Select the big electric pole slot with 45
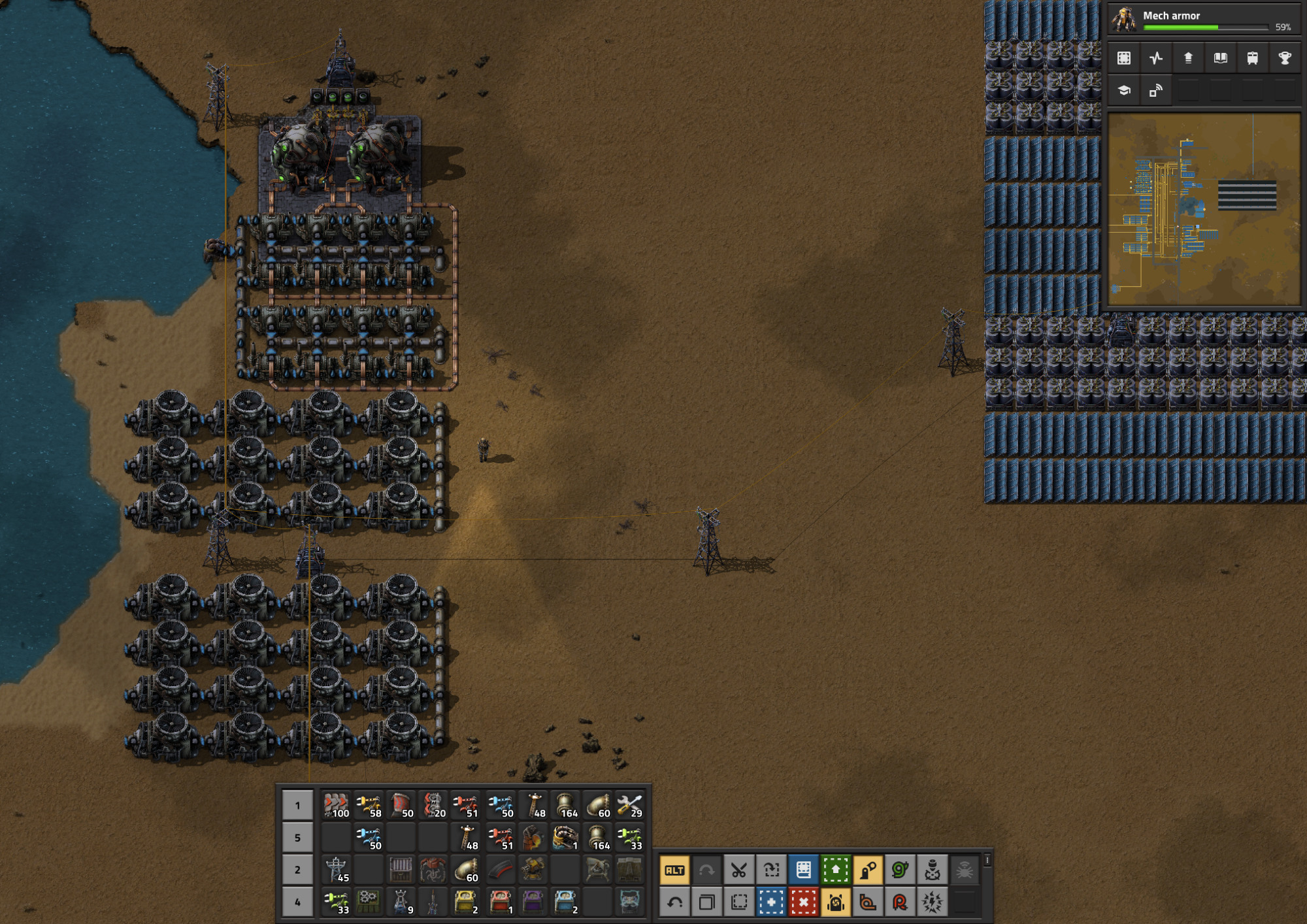This screenshot has height=924, width=1307. [x=337, y=870]
